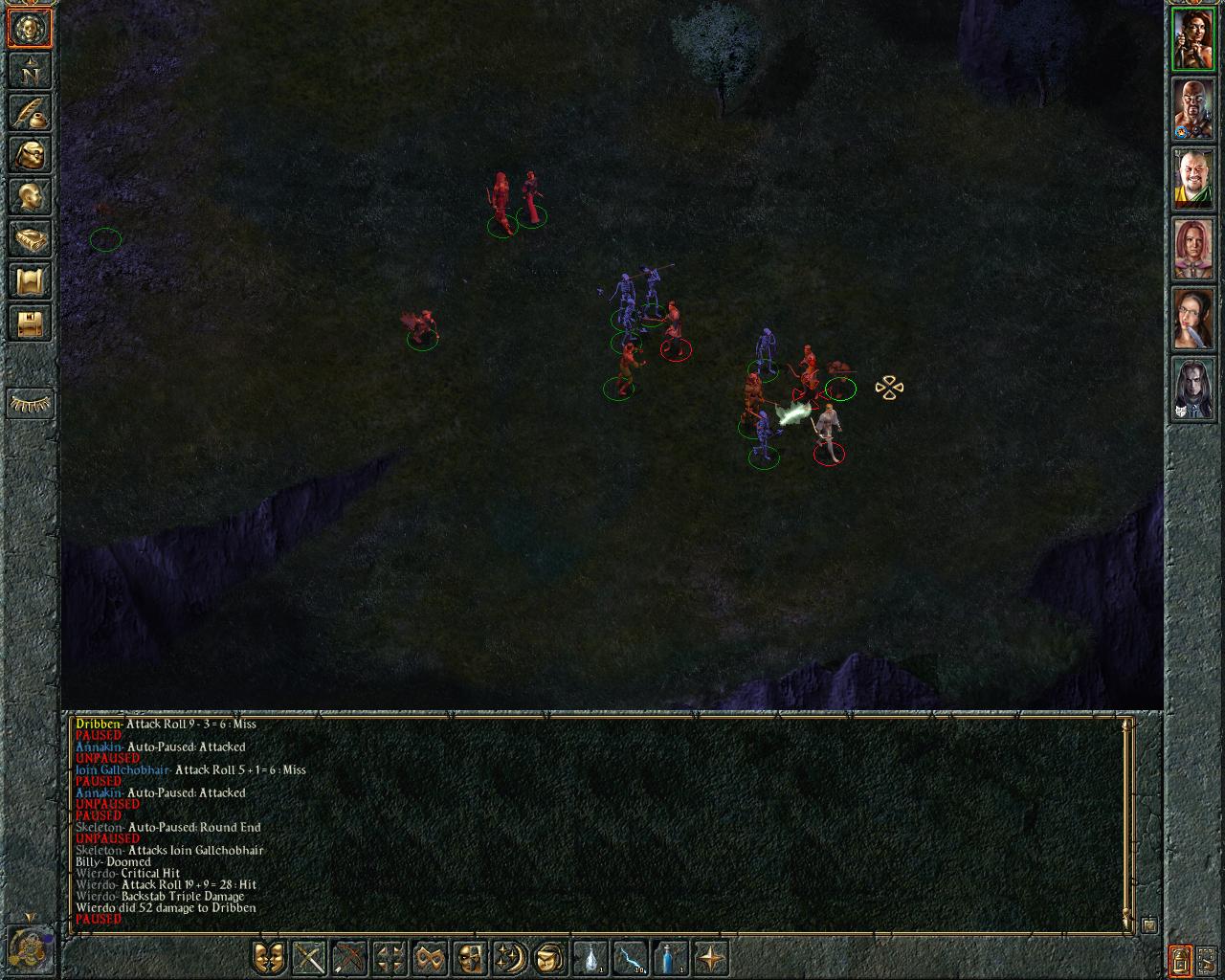Screen dimensions: 1225x980
Task: Select the bald bearded warrior portrait
Action: [1192, 110]
